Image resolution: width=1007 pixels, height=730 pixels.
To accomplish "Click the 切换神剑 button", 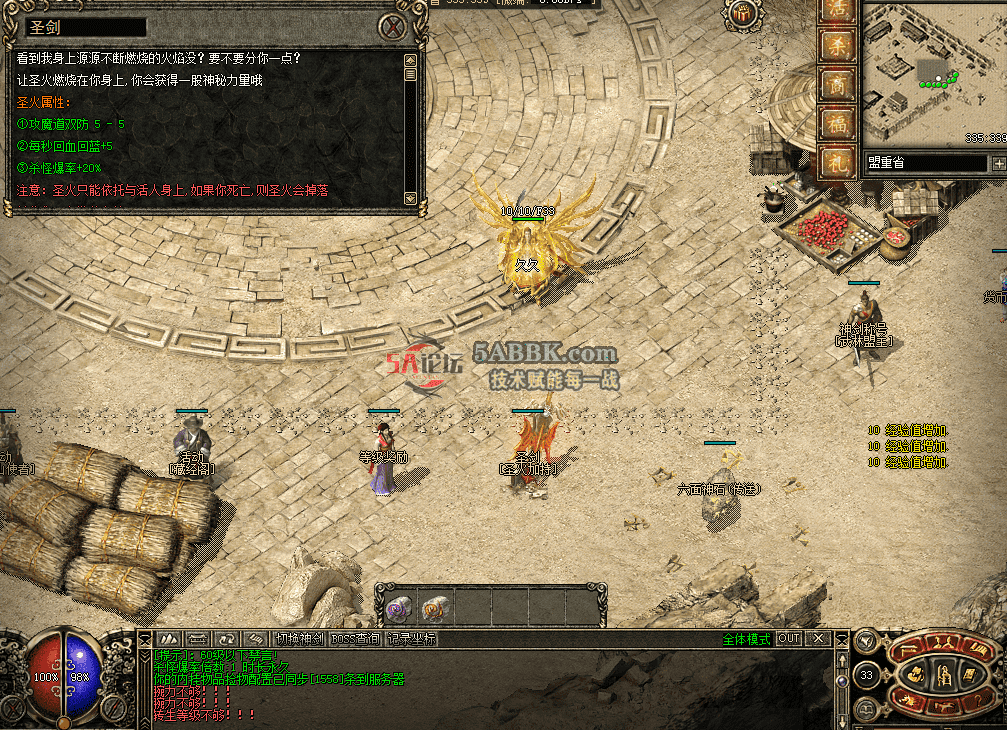I will coord(300,639).
